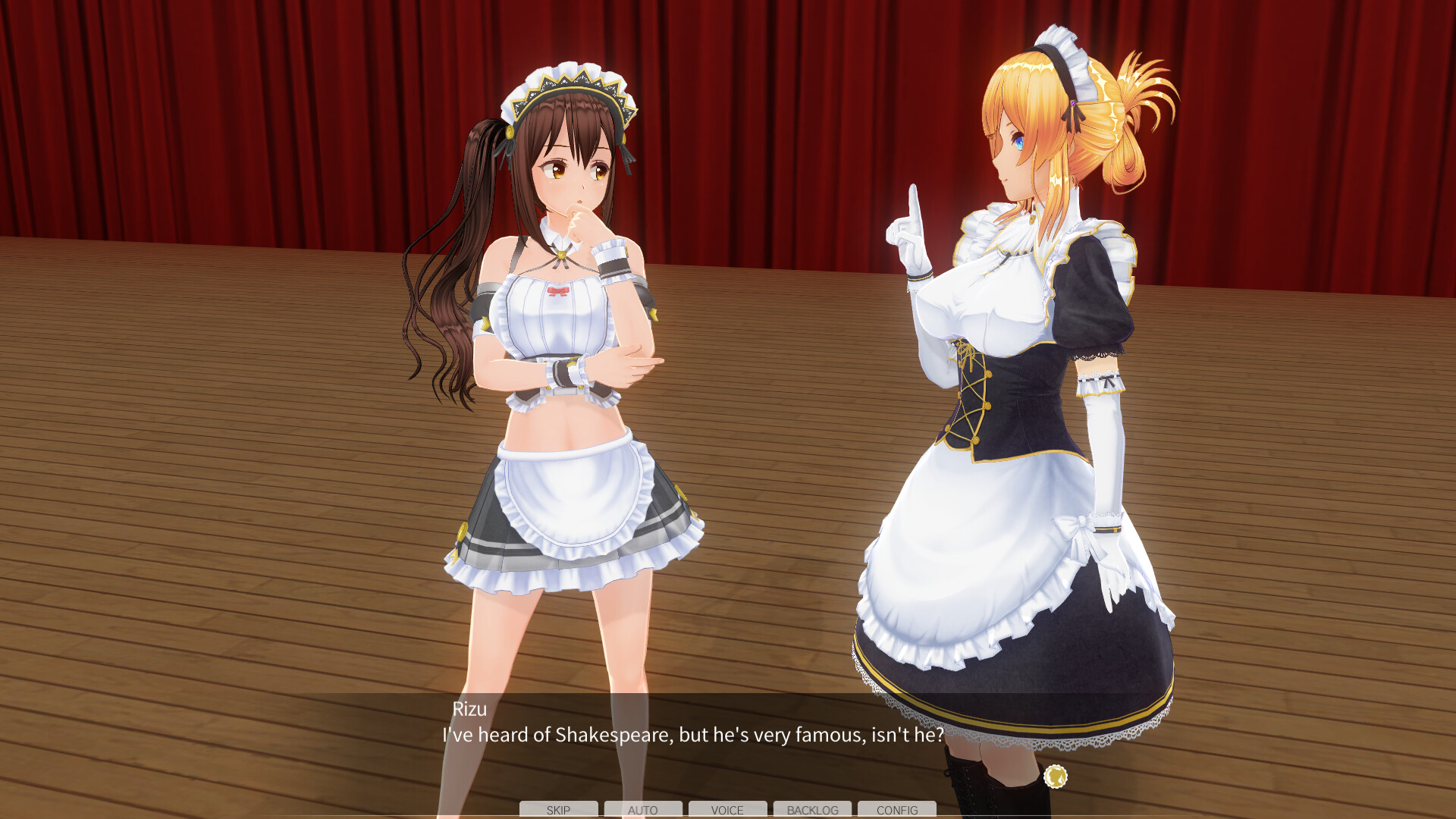
Task: Replay the VOICE line
Action: coord(728,810)
